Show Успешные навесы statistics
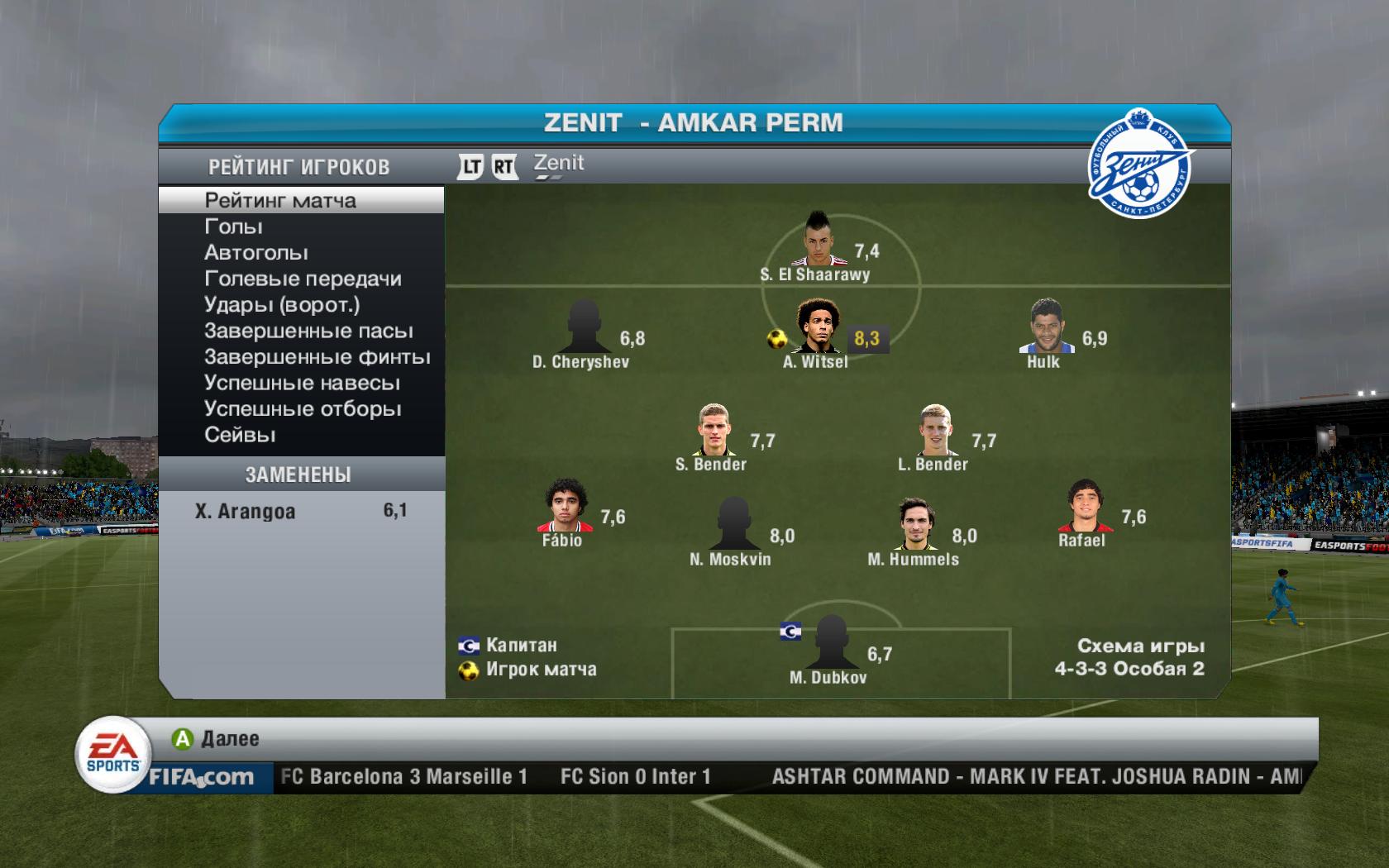Screen dimensions: 1389x868 coord(302,384)
